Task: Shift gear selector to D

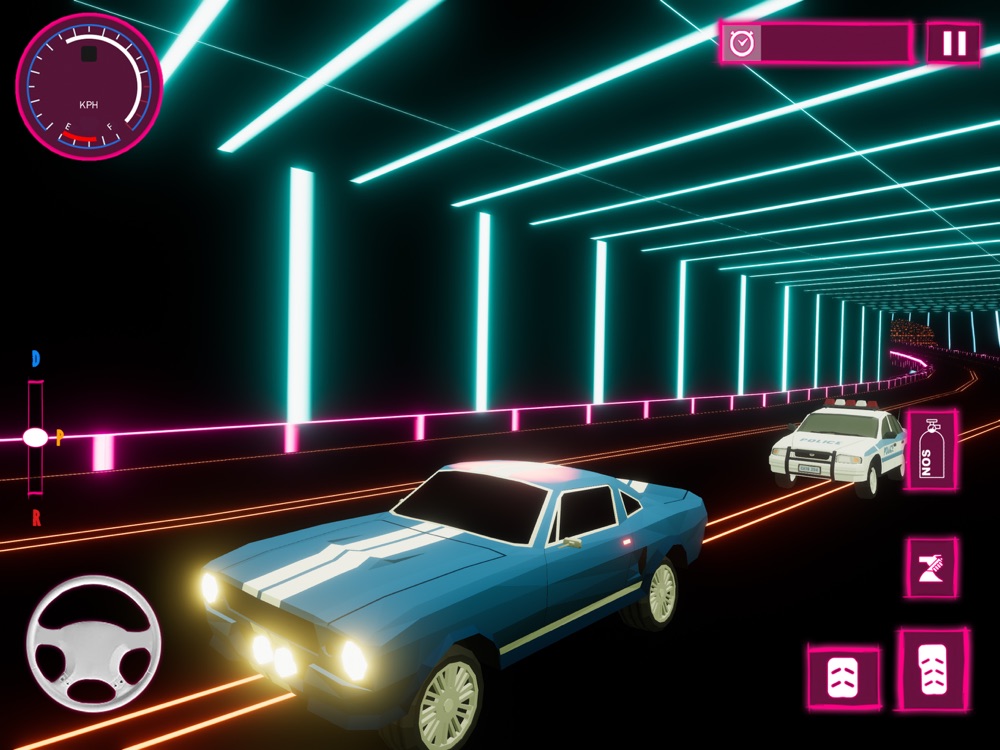Action: coord(36,359)
